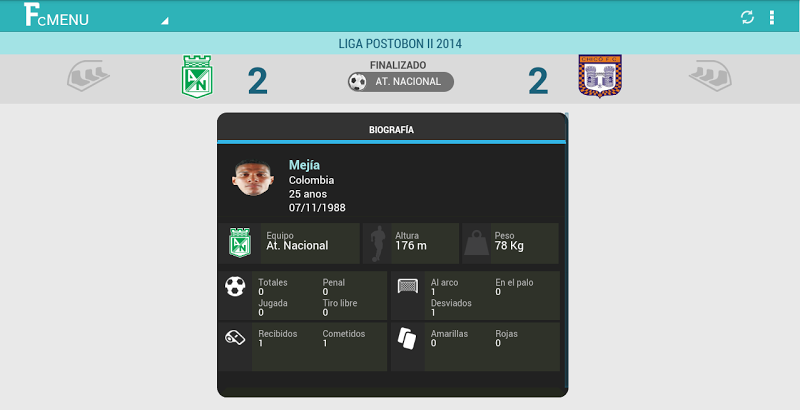
Task: Refresh the match data
Action: (x=746, y=17)
